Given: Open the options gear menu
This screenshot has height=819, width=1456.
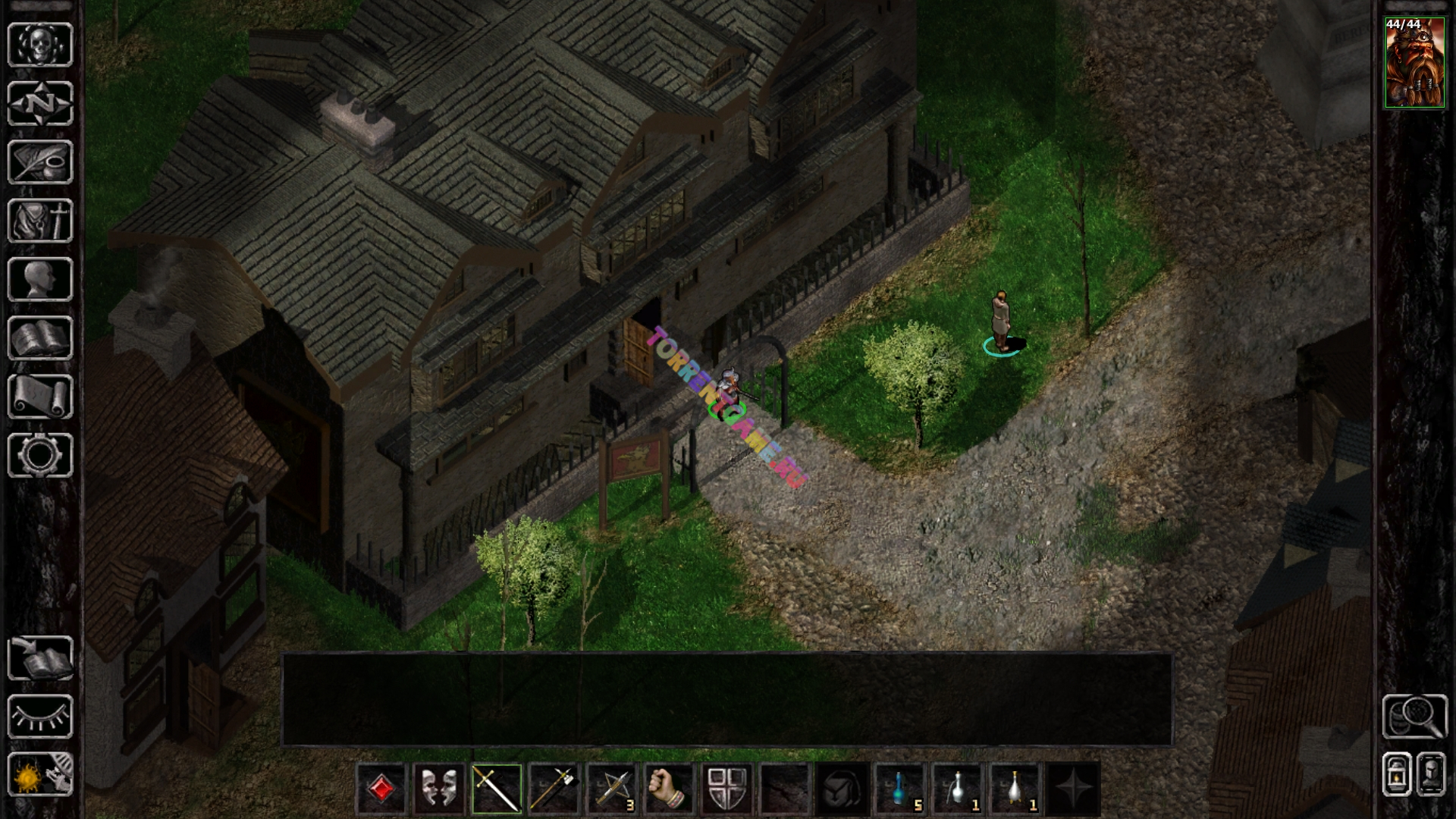Looking at the screenshot, I should (40, 455).
